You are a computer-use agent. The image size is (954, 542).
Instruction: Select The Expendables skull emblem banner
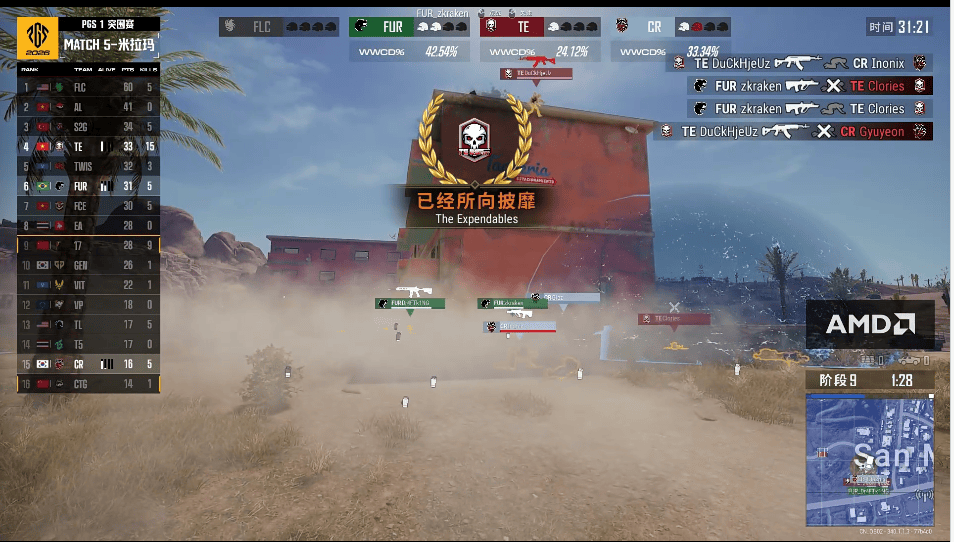(475, 145)
